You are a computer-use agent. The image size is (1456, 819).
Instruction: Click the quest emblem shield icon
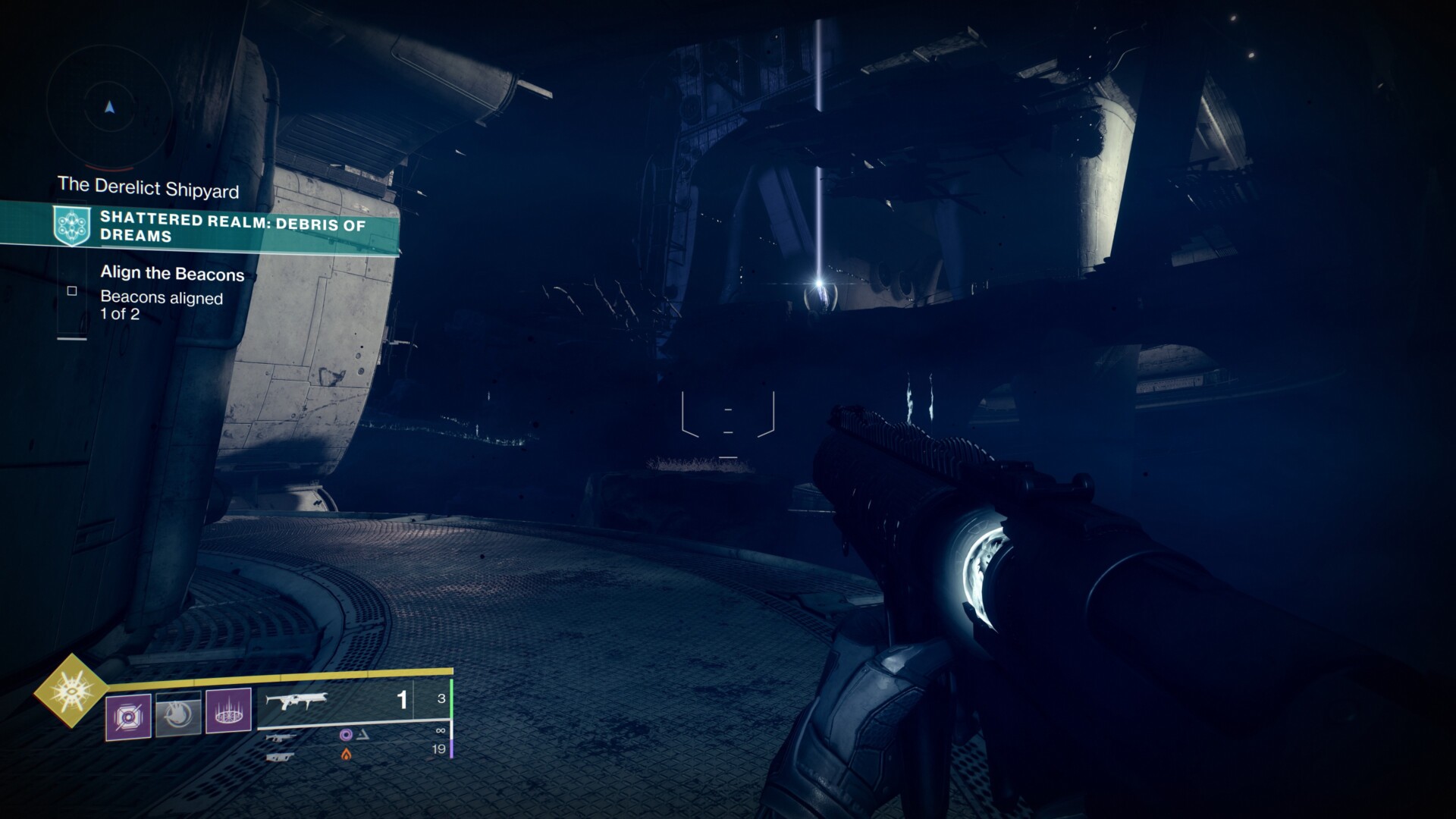tap(71, 225)
